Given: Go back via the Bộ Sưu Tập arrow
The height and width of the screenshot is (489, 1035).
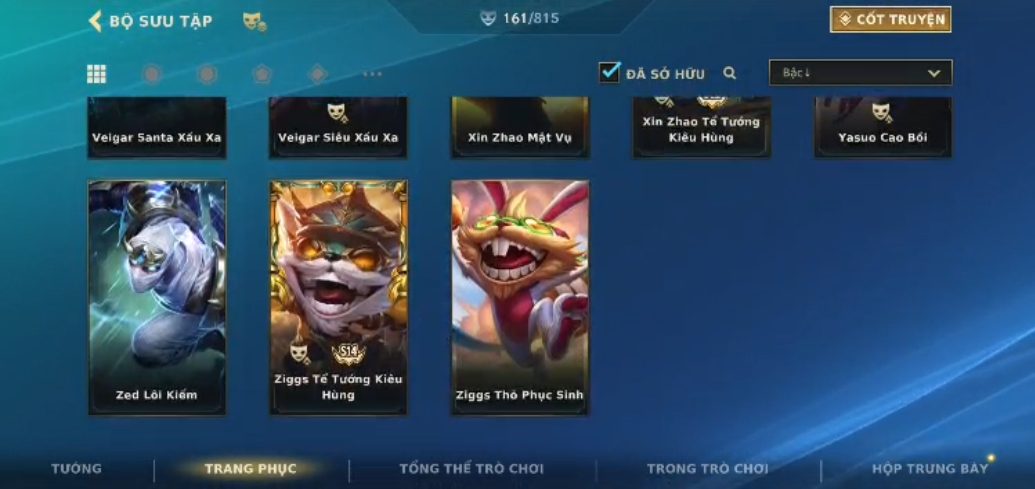Looking at the screenshot, I should tap(96, 21).
